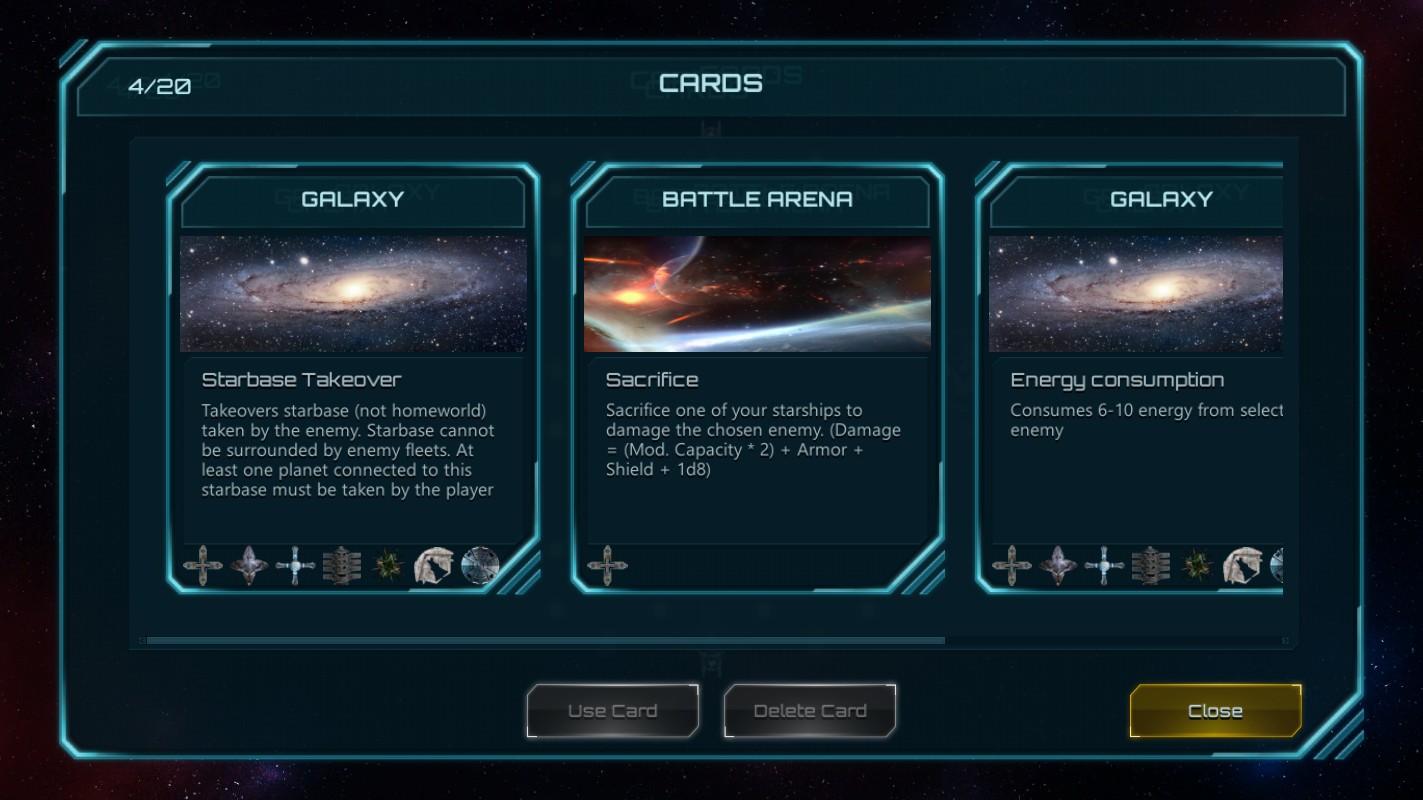Screen dimensions: 1423x800
Task: Click the Use Card button
Action: [x=612, y=711]
